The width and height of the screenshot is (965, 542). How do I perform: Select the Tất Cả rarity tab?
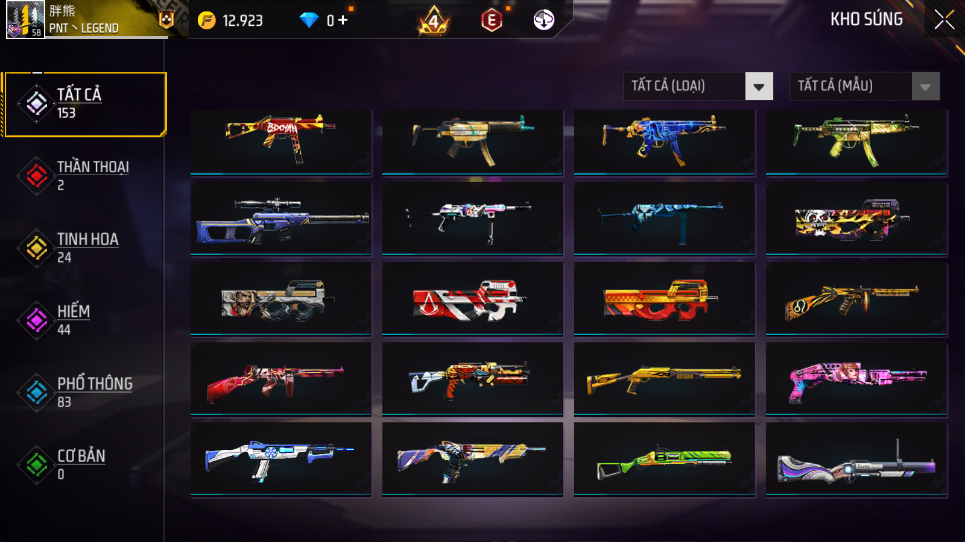(84, 103)
